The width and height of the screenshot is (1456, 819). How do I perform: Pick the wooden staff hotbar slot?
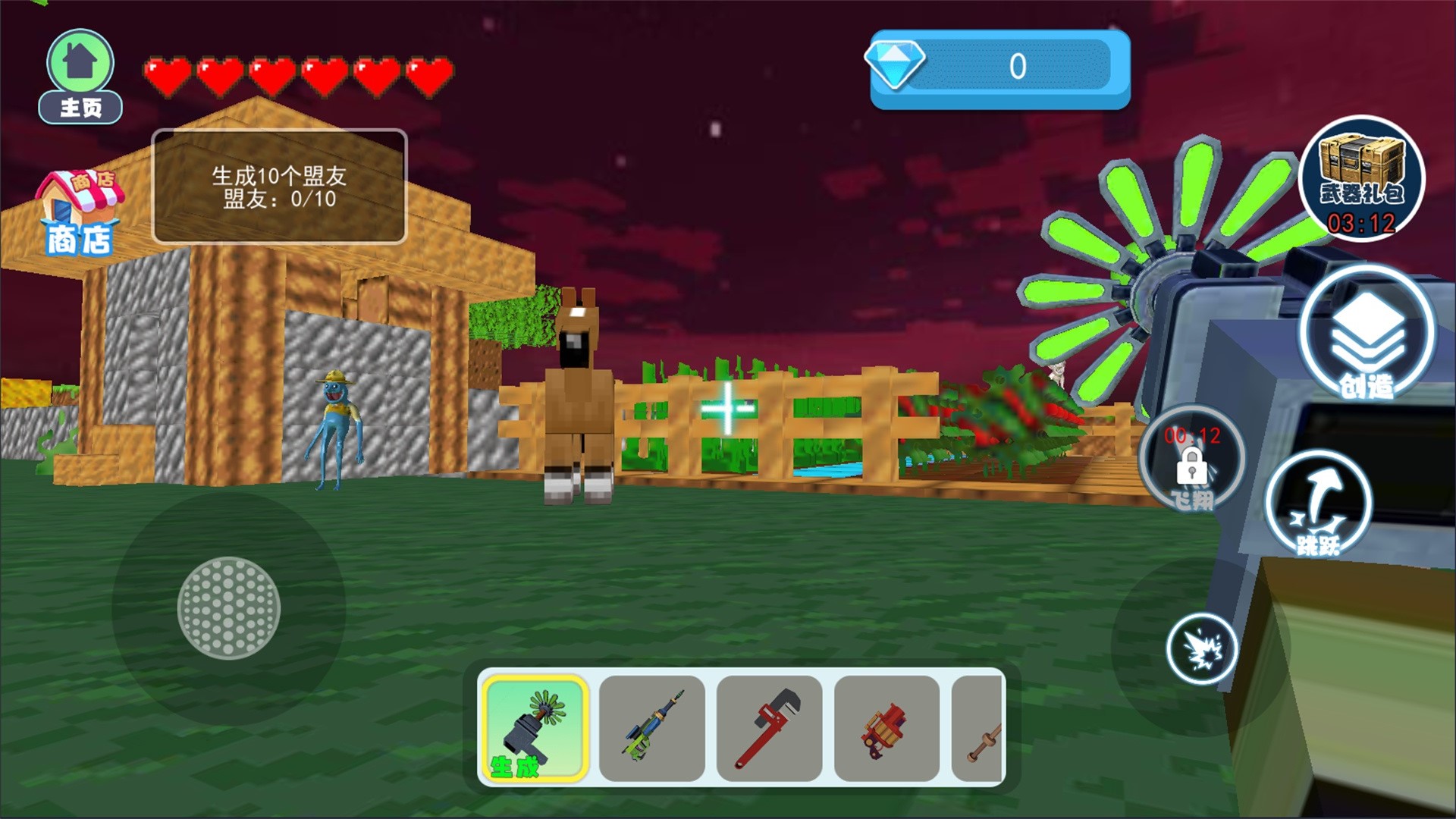coord(979,728)
